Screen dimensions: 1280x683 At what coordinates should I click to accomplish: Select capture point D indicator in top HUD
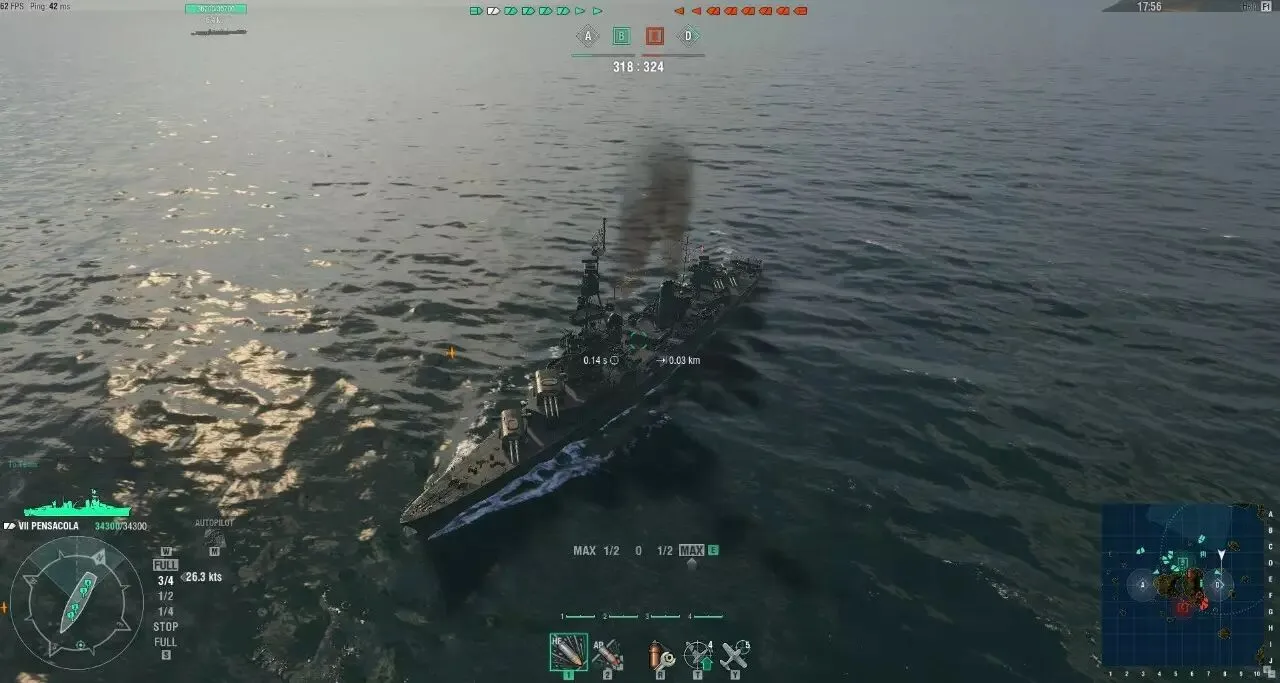[x=688, y=37]
